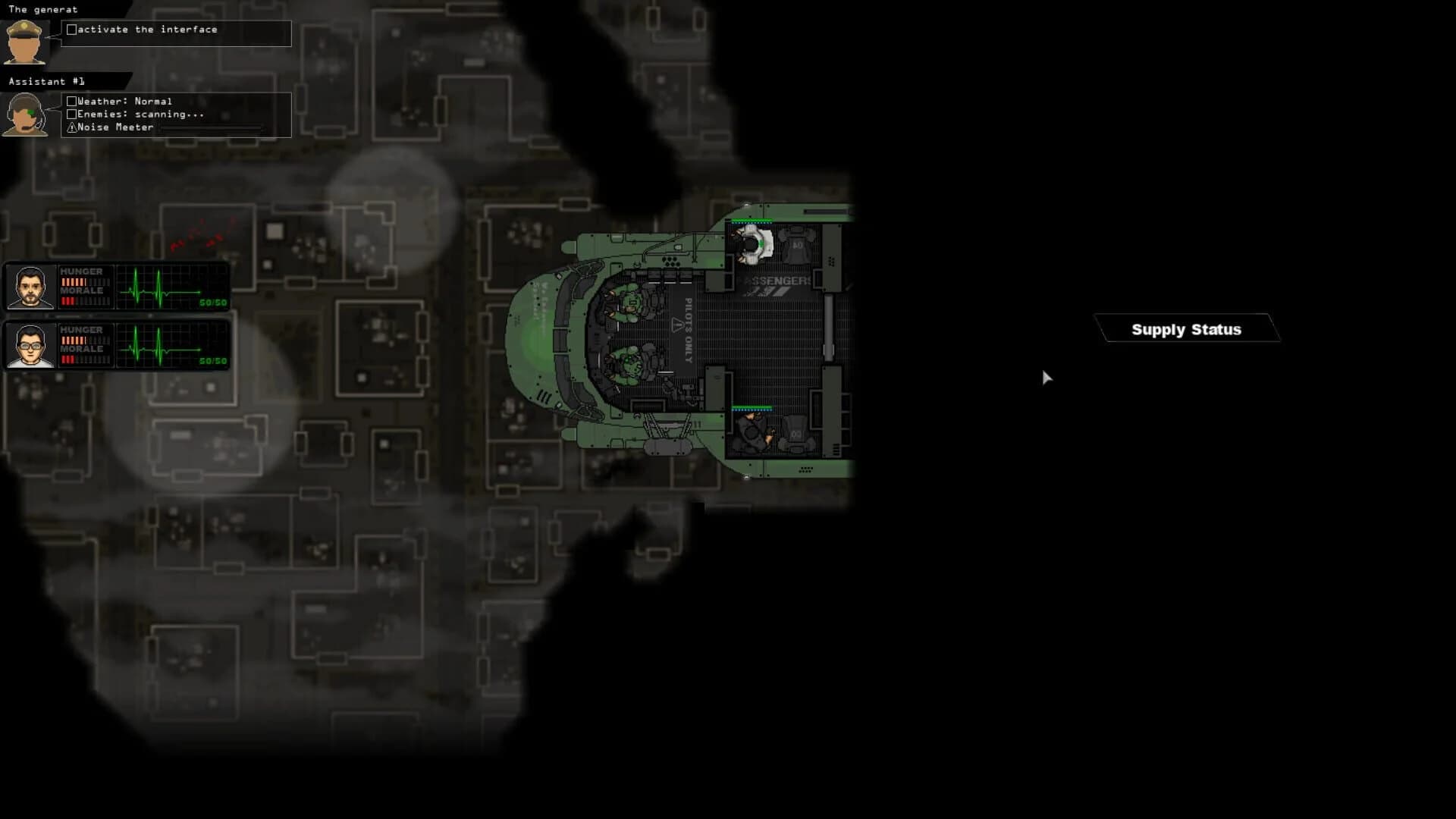Viewport: 1456px width, 819px height.
Task: Check the 'Enemies: scanning...' checkbox
Action: tap(72, 114)
